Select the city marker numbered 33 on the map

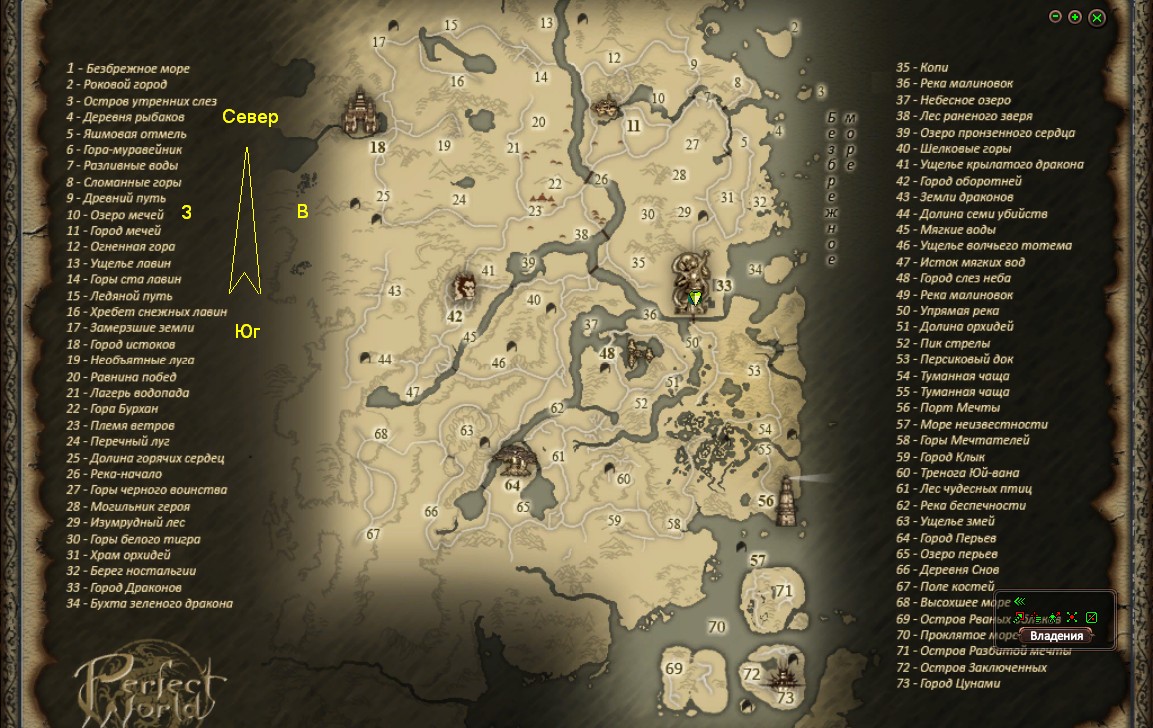click(x=692, y=281)
